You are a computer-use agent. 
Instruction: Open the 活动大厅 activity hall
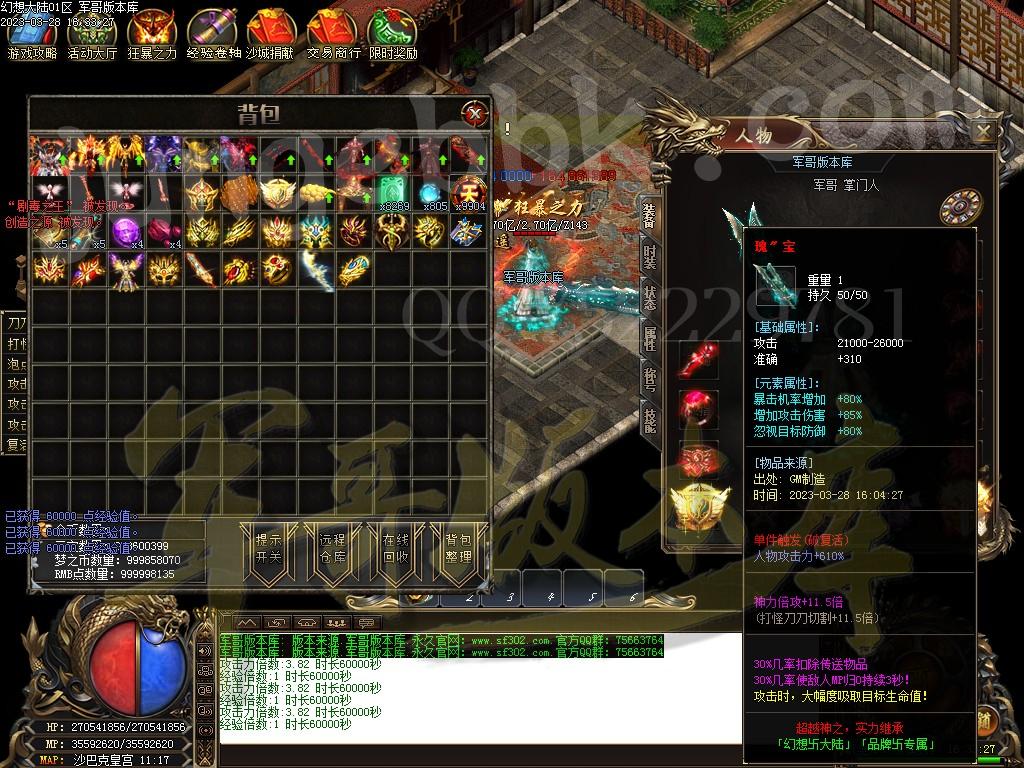[x=92, y=34]
